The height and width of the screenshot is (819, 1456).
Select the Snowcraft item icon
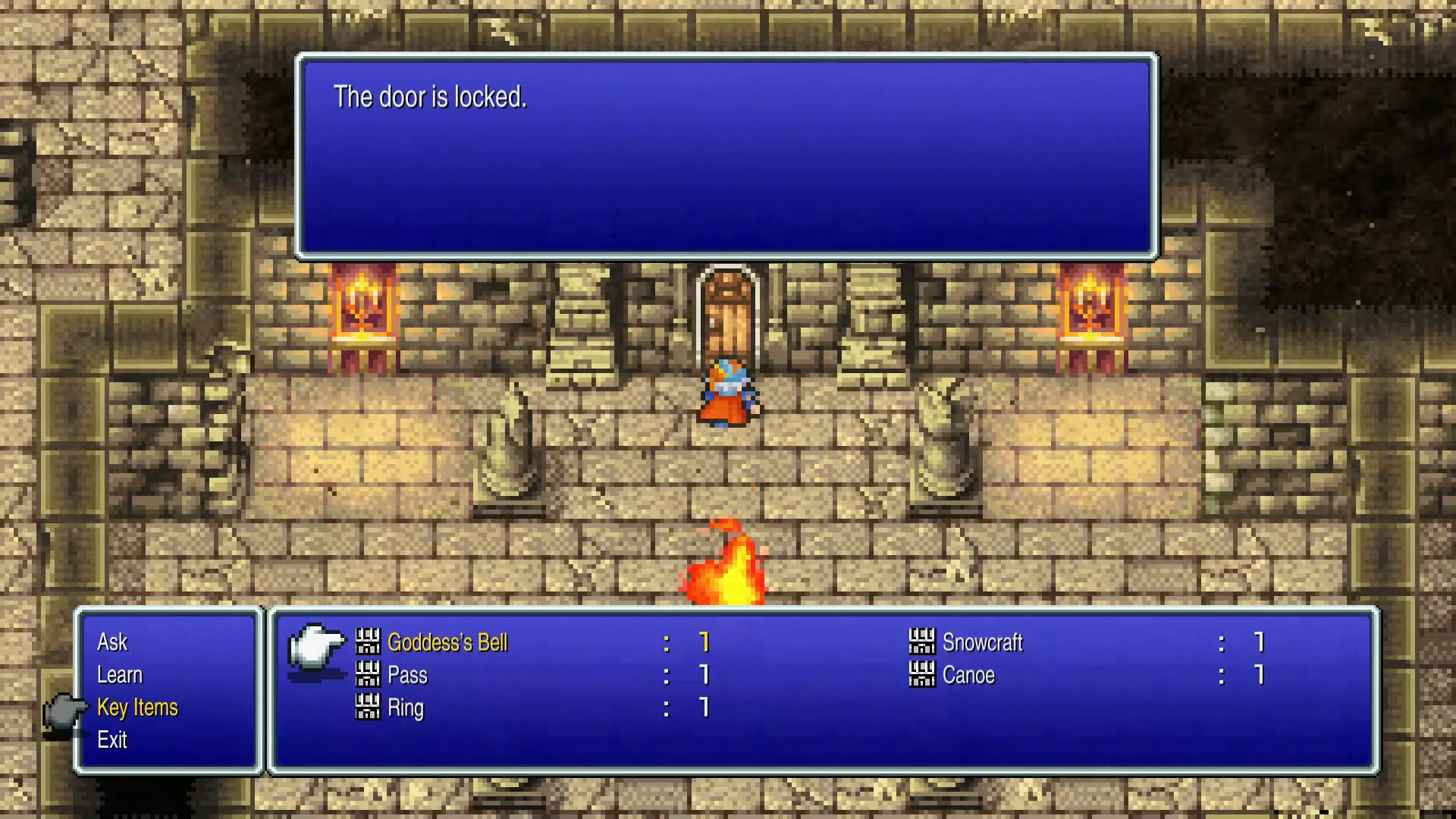click(922, 642)
